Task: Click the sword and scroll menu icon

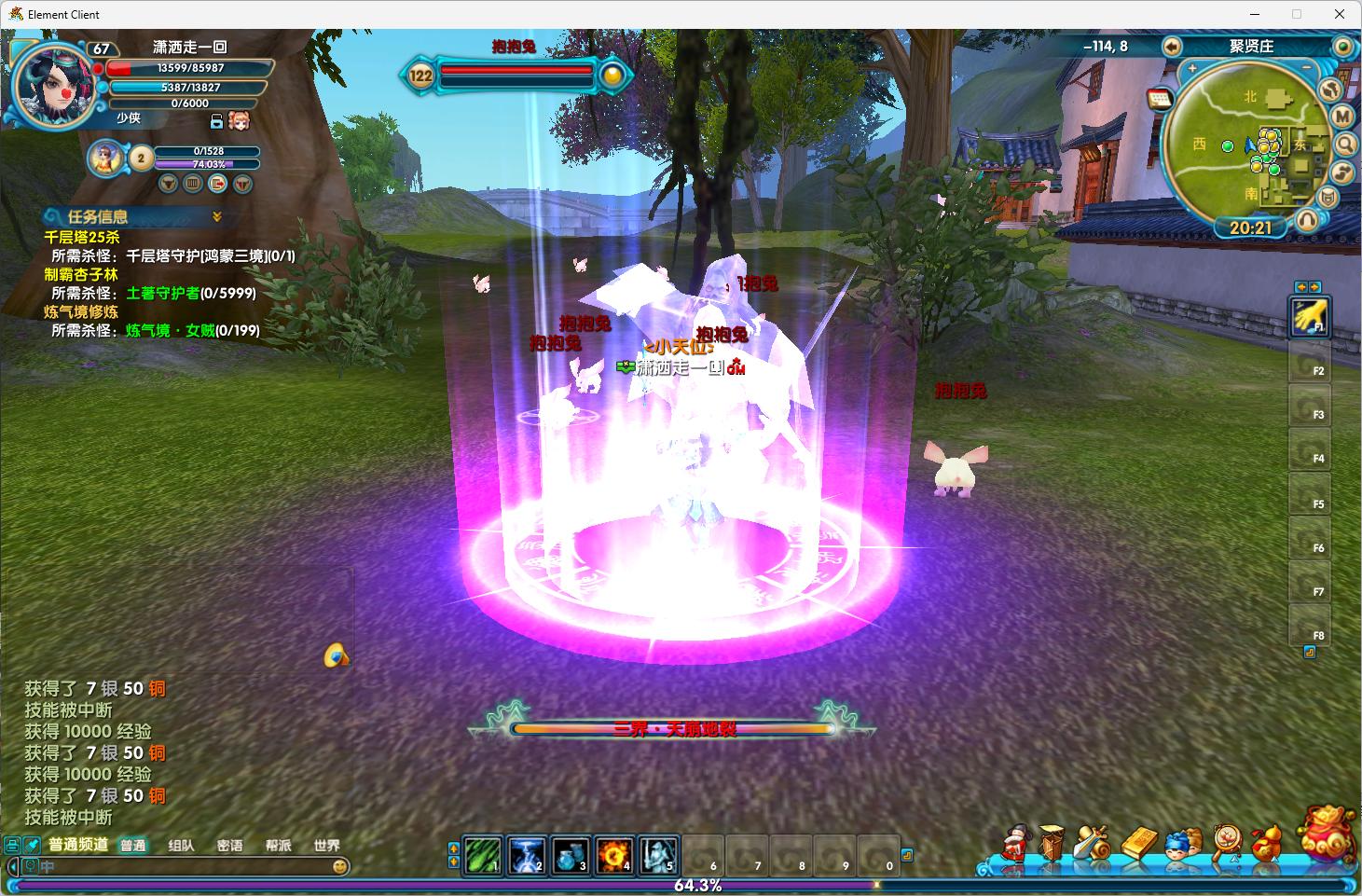Action: coord(1092,843)
